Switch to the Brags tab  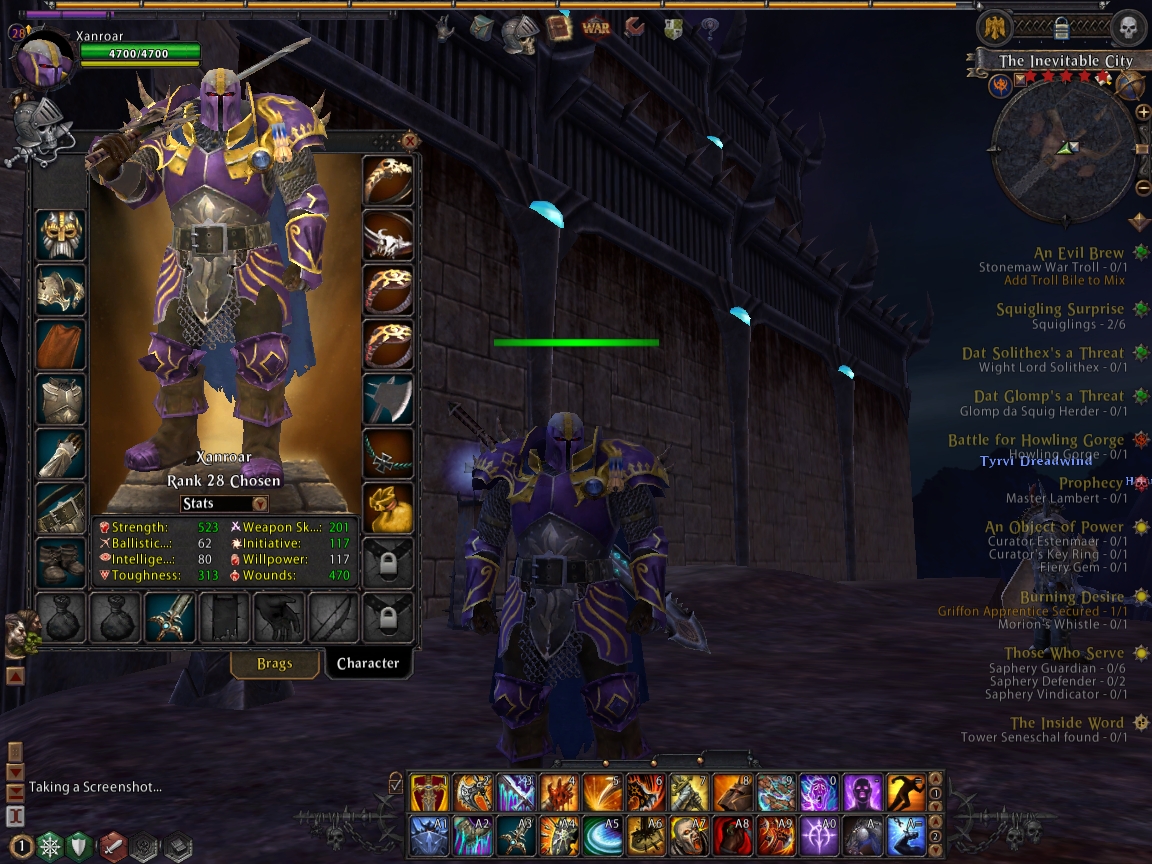click(x=274, y=663)
